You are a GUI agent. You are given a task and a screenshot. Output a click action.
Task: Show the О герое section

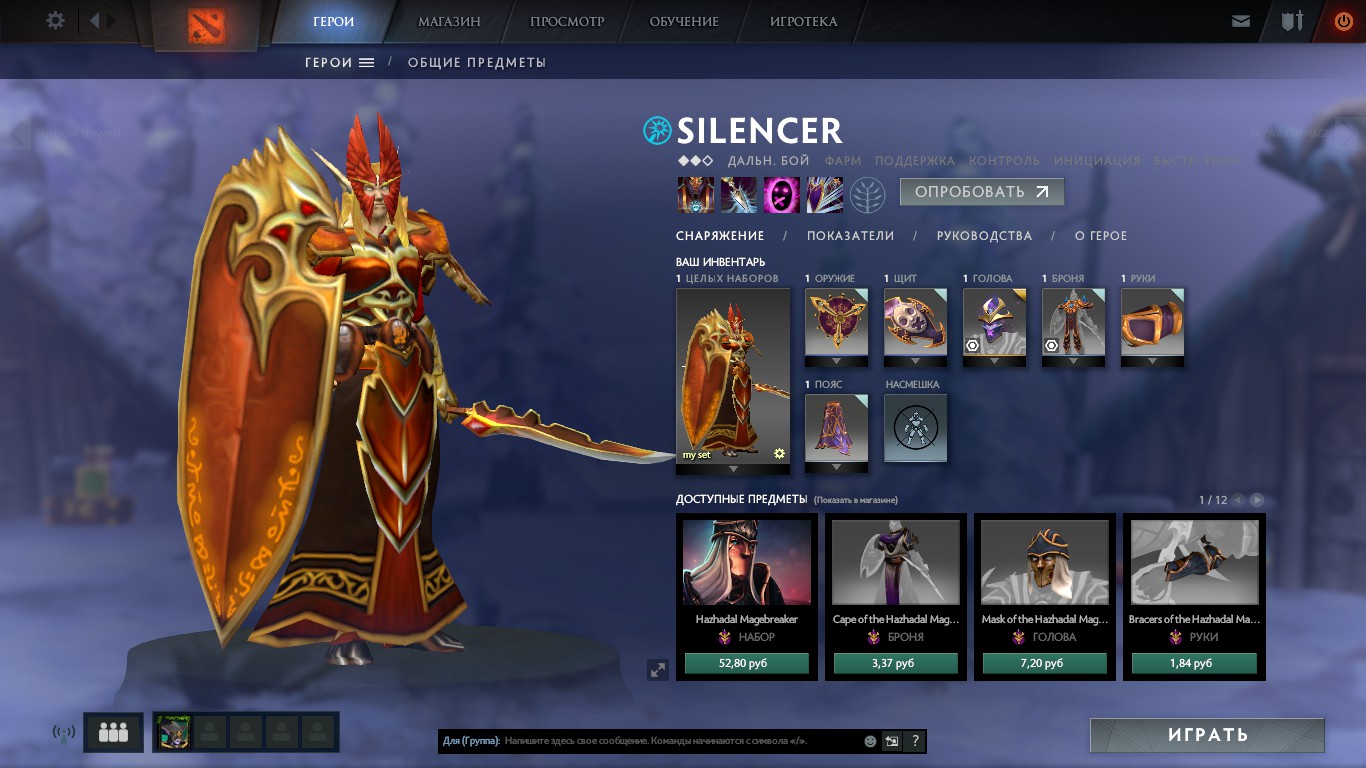[1100, 236]
